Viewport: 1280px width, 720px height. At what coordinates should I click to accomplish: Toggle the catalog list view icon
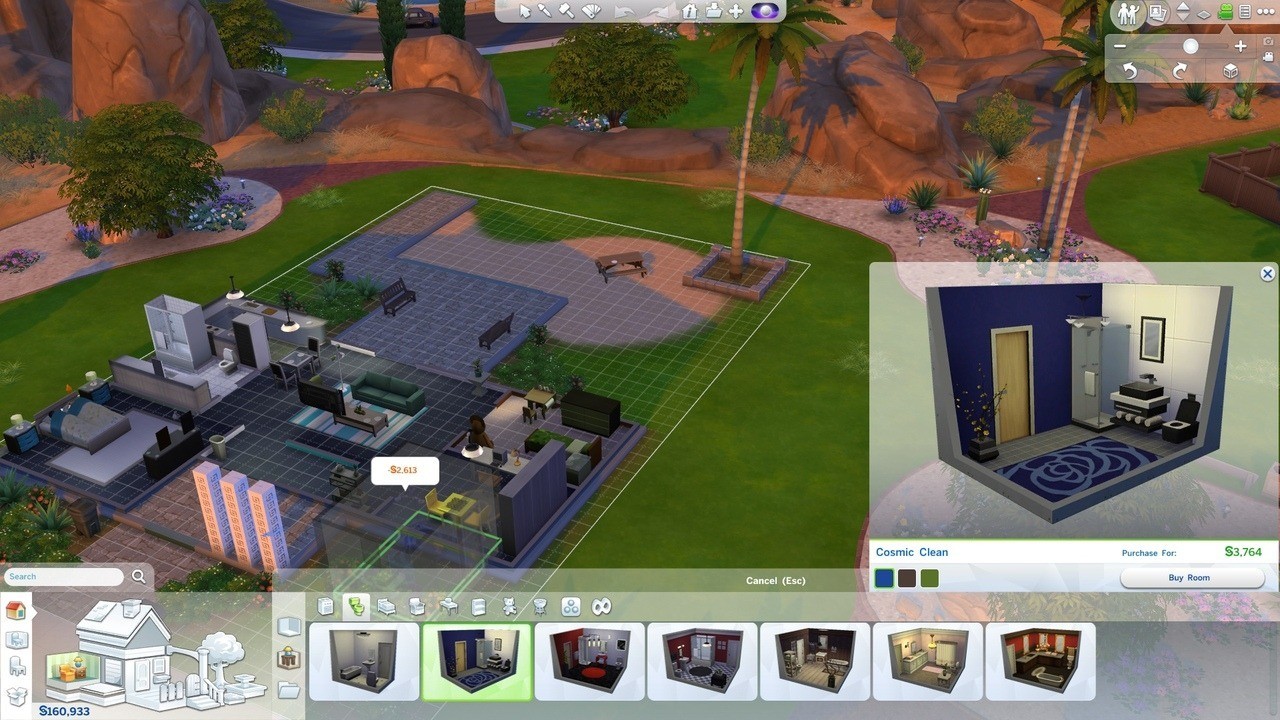click(x=1244, y=12)
